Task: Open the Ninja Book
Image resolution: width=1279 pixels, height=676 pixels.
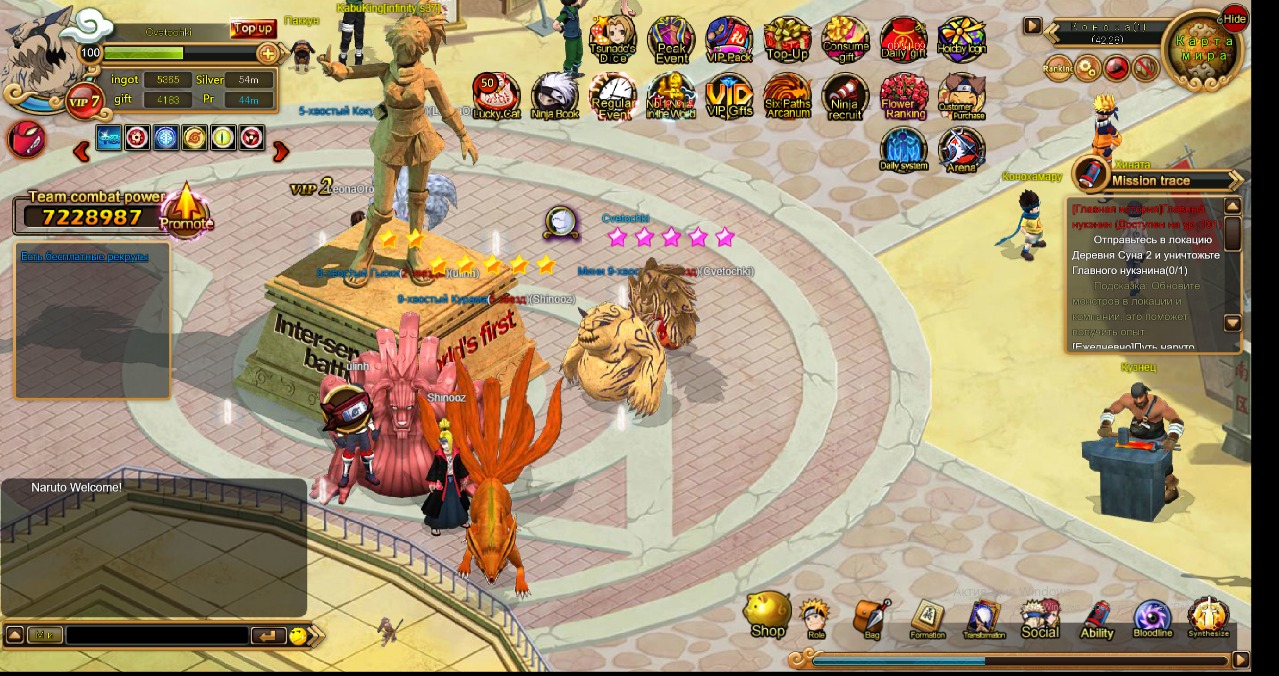Action: click(x=554, y=96)
